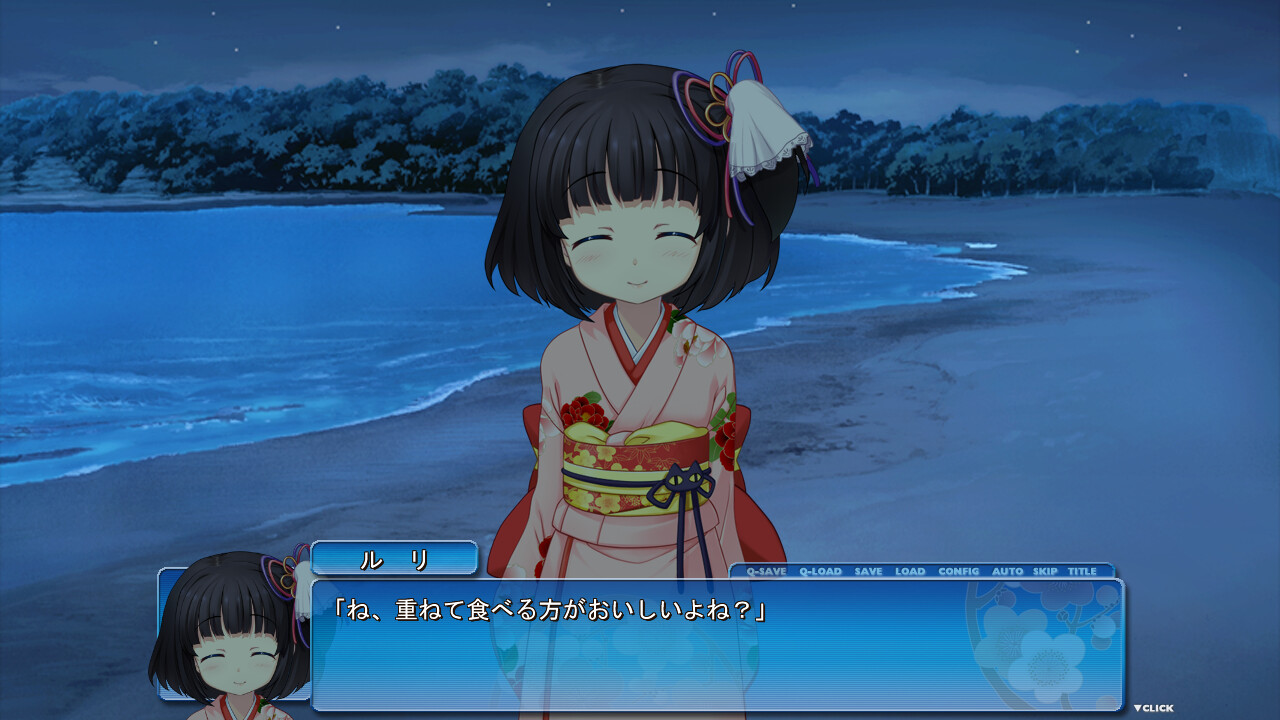Image resolution: width=1280 pixels, height=720 pixels.
Task: Open the SAVE menu
Action: click(868, 571)
